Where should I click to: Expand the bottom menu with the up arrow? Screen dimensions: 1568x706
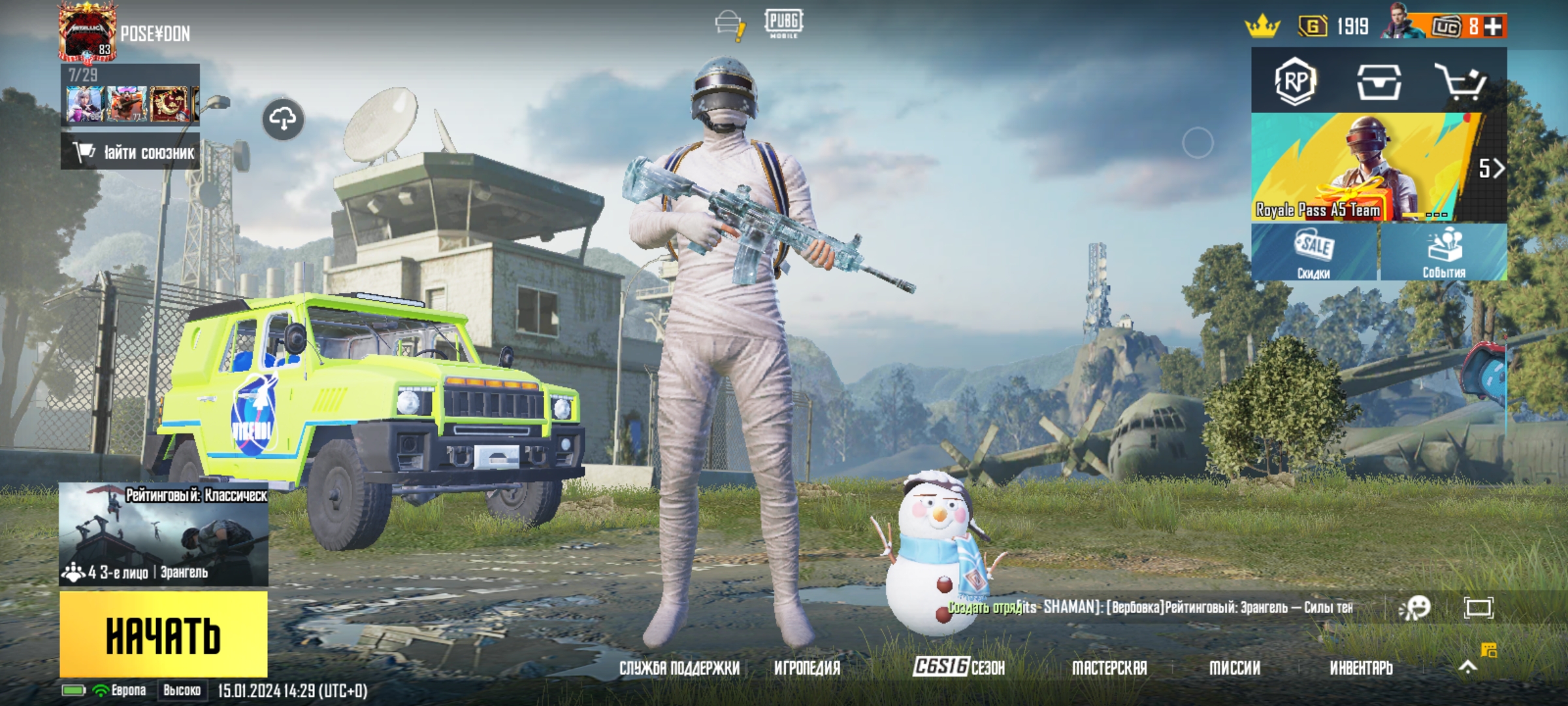(x=1467, y=667)
